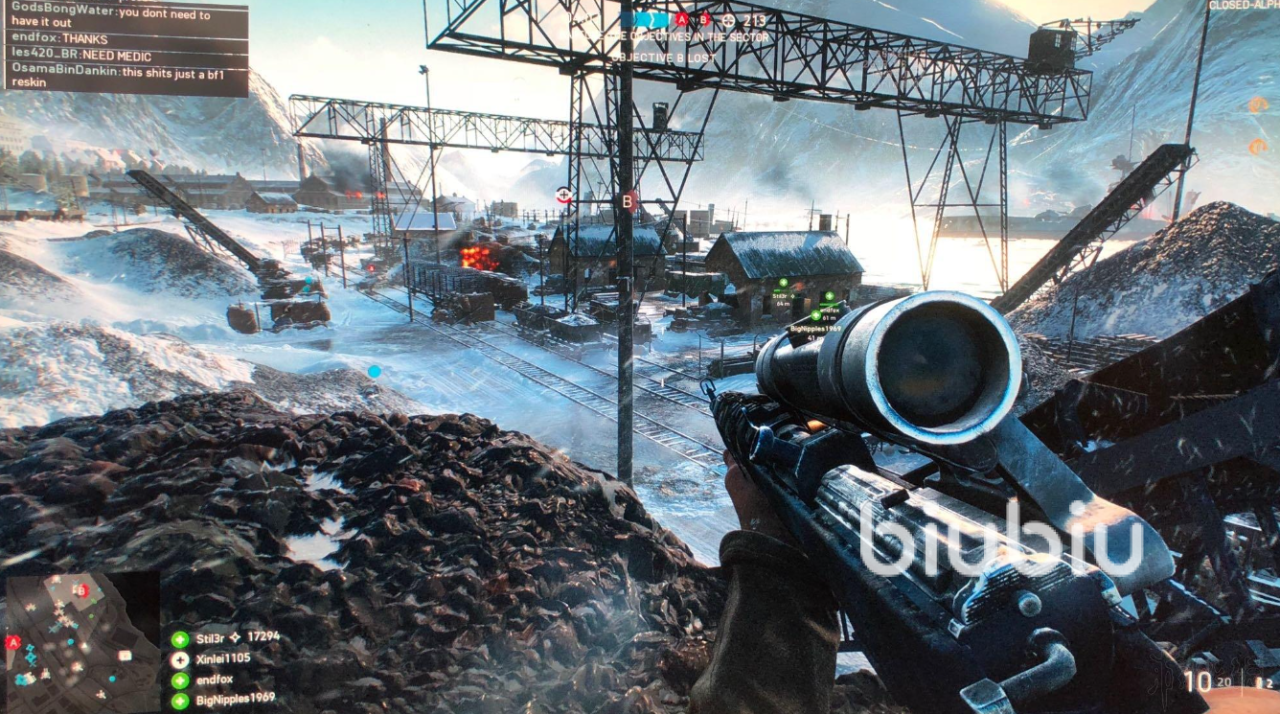Viewport: 1280px width, 714px height.
Task: Click the red B flag in top objective bar
Action: click(x=704, y=19)
